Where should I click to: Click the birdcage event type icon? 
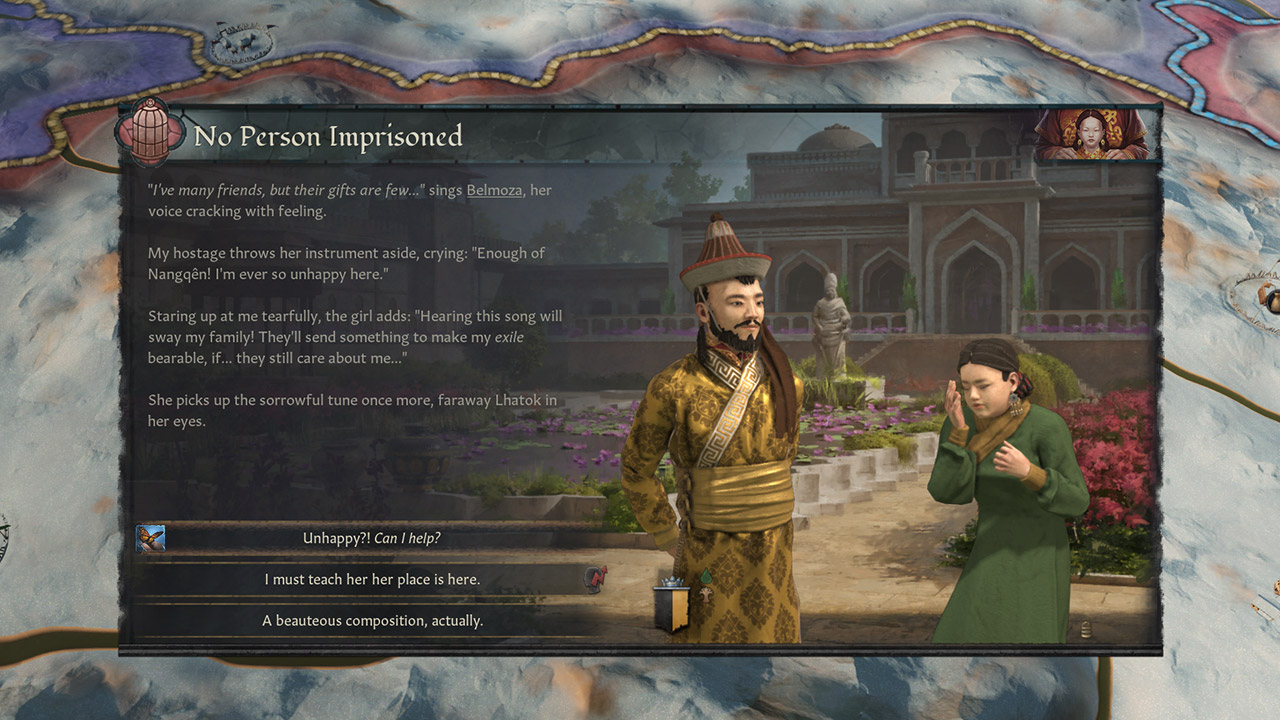(x=150, y=133)
